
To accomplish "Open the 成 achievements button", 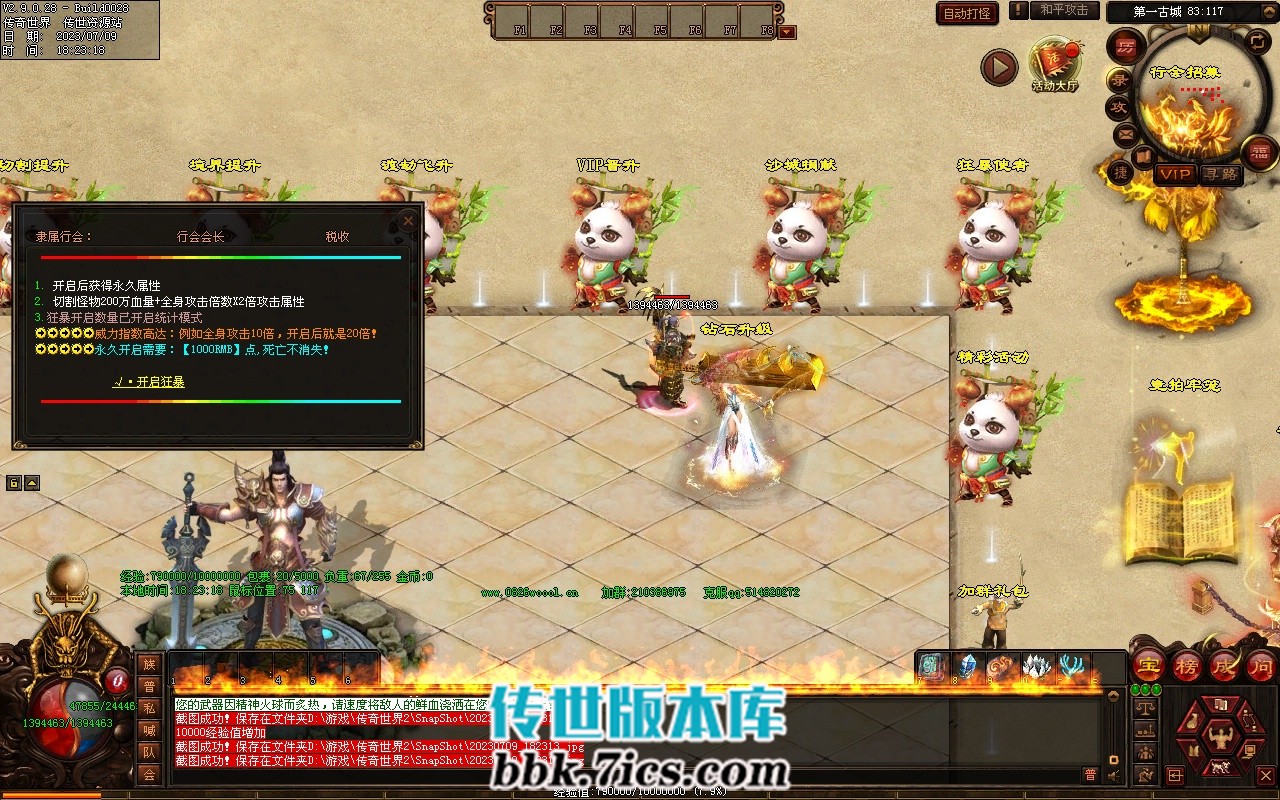I will point(1224,665).
